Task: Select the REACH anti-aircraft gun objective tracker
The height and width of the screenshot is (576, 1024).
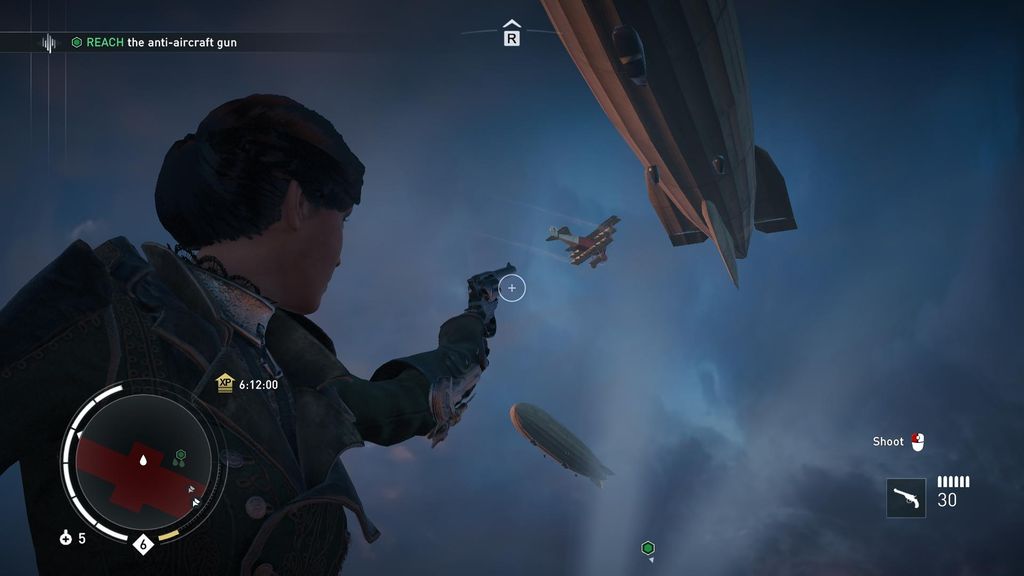Action: (x=154, y=43)
